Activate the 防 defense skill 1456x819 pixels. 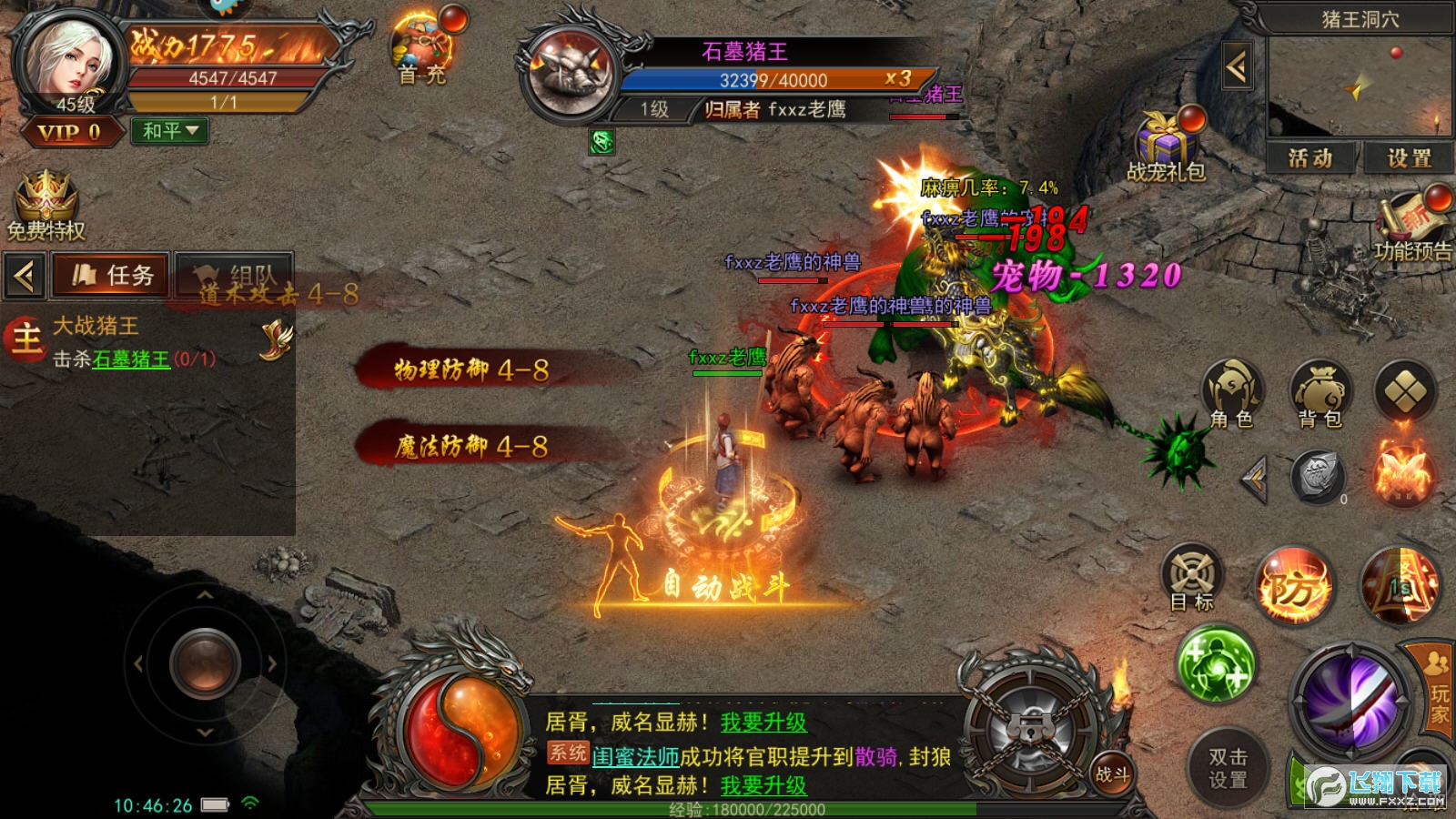[1293, 587]
